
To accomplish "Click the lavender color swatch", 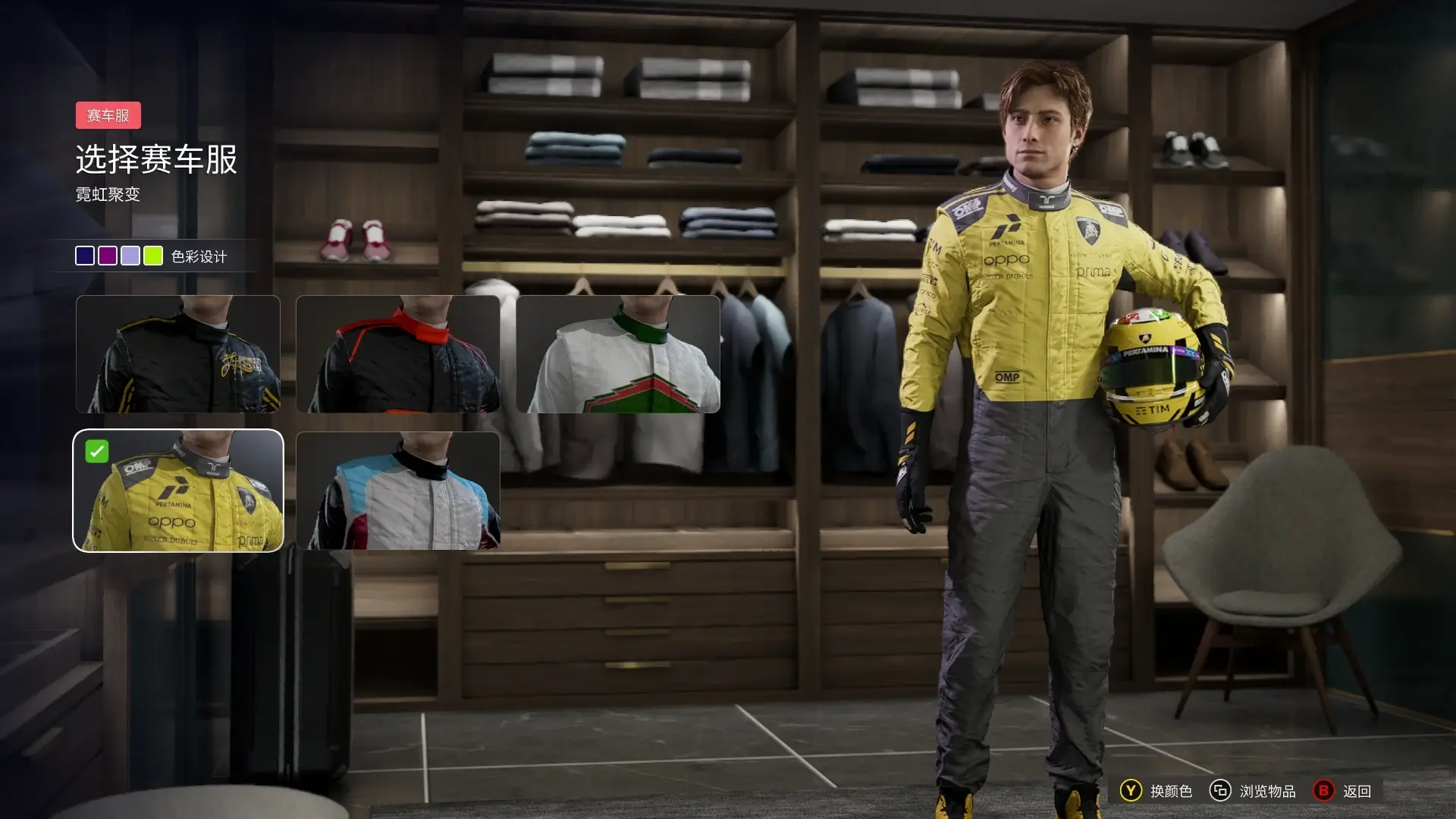I will (x=130, y=256).
